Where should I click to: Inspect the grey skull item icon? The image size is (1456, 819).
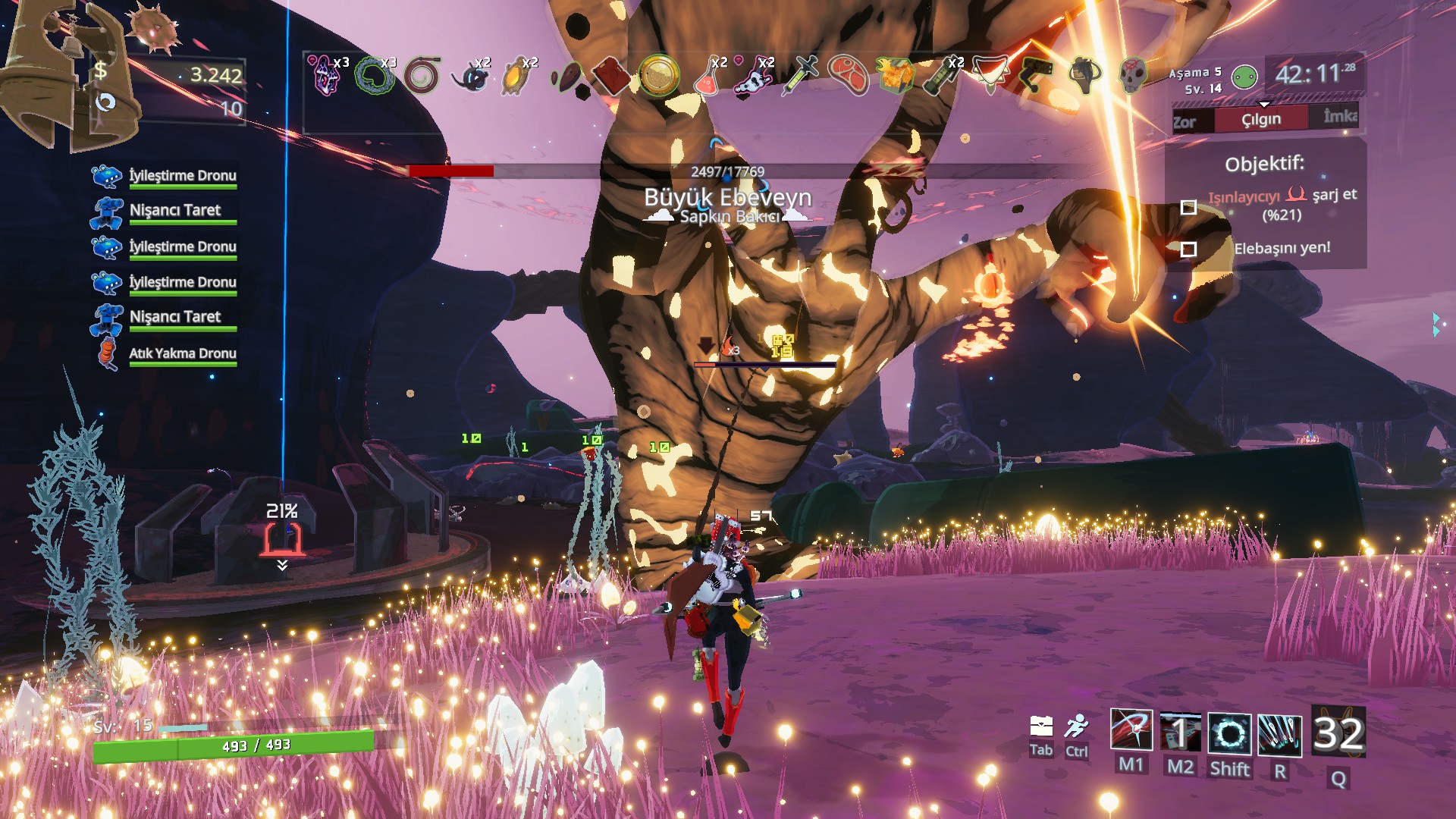click(x=1132, y=75)
